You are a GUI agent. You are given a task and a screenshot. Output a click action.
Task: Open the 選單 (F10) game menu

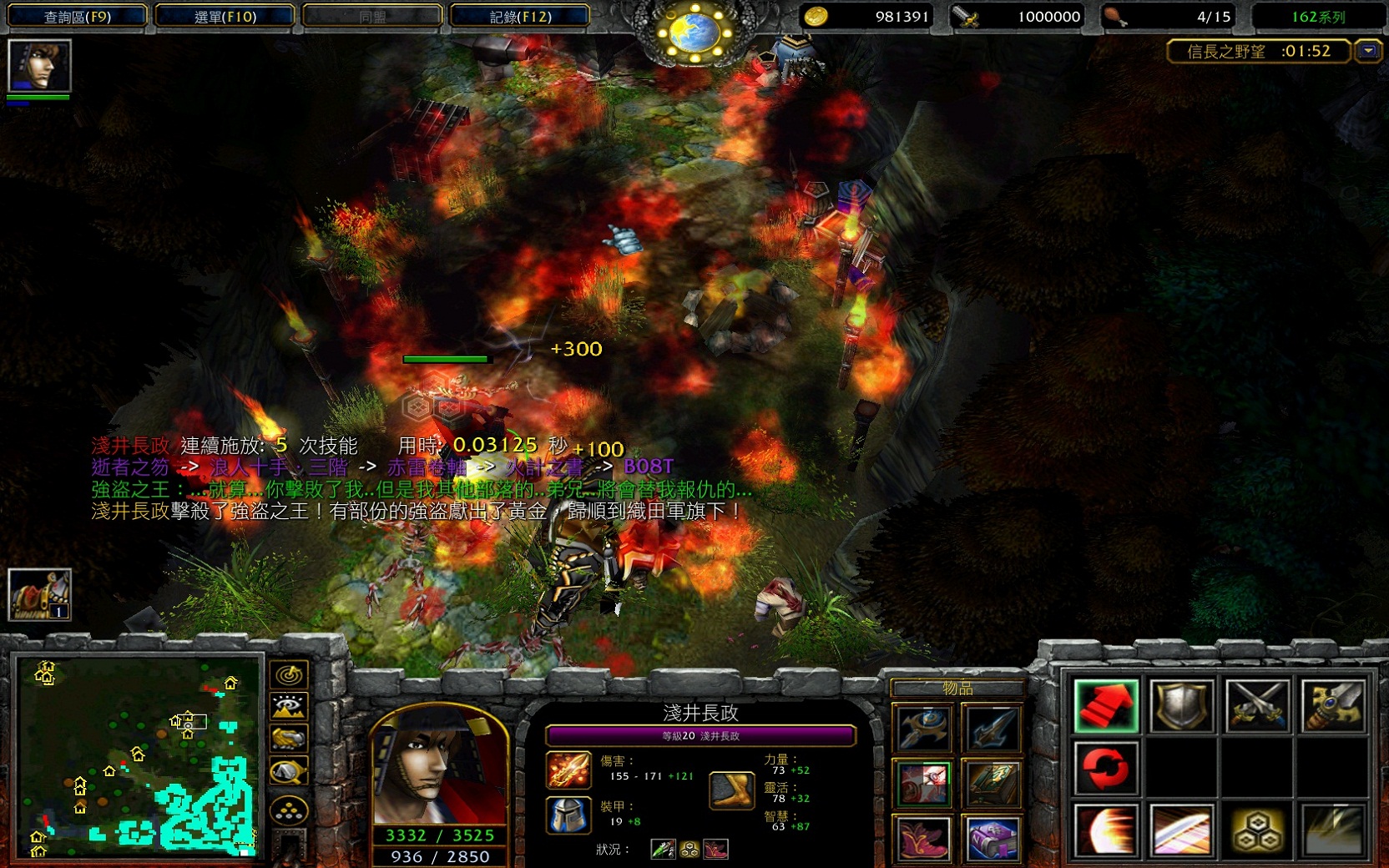(225, 16)
